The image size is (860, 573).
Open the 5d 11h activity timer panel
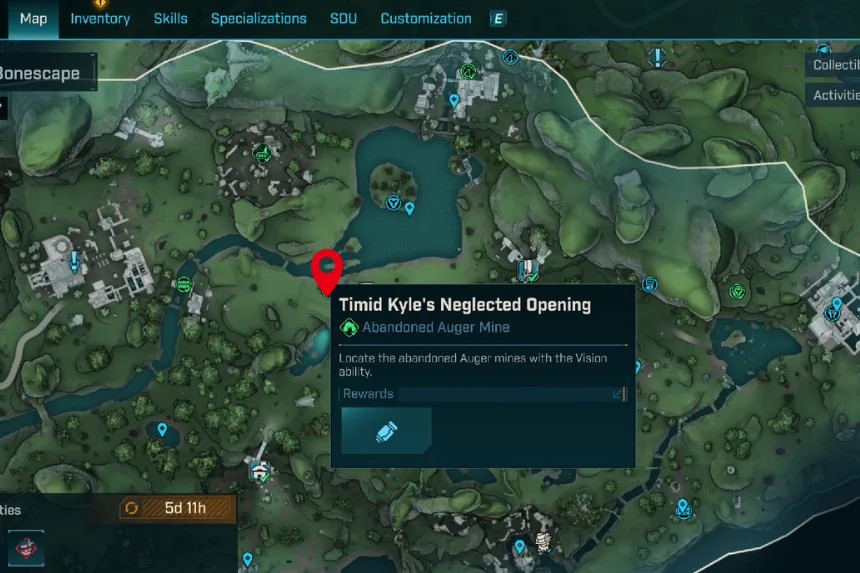[177, 508]
